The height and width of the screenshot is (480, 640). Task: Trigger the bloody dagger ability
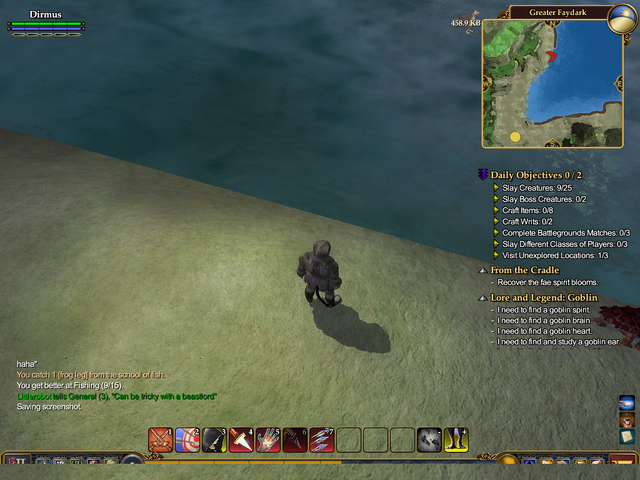coord(241,439)
